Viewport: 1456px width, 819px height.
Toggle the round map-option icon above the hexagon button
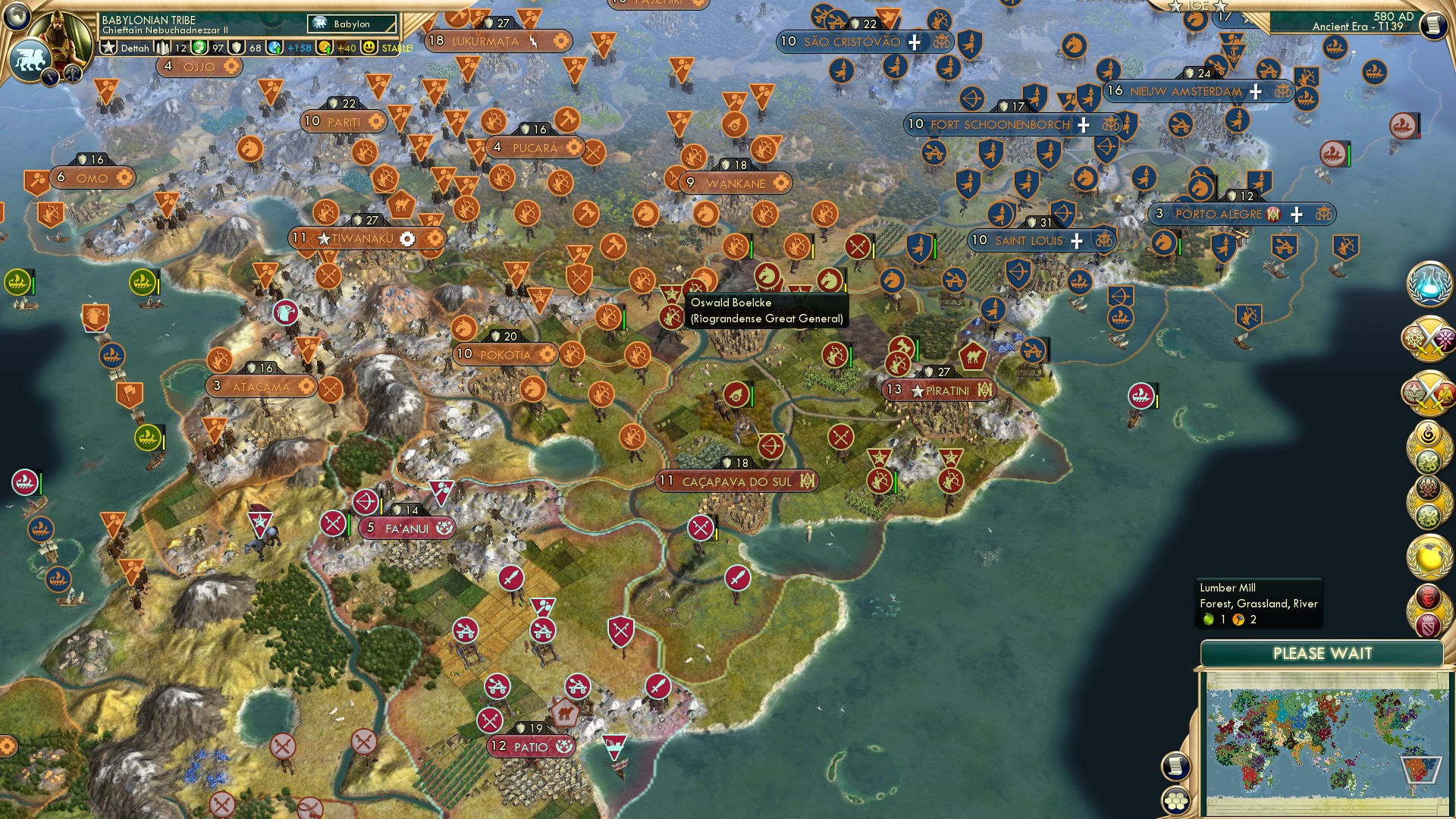(x=1176, y=767)
